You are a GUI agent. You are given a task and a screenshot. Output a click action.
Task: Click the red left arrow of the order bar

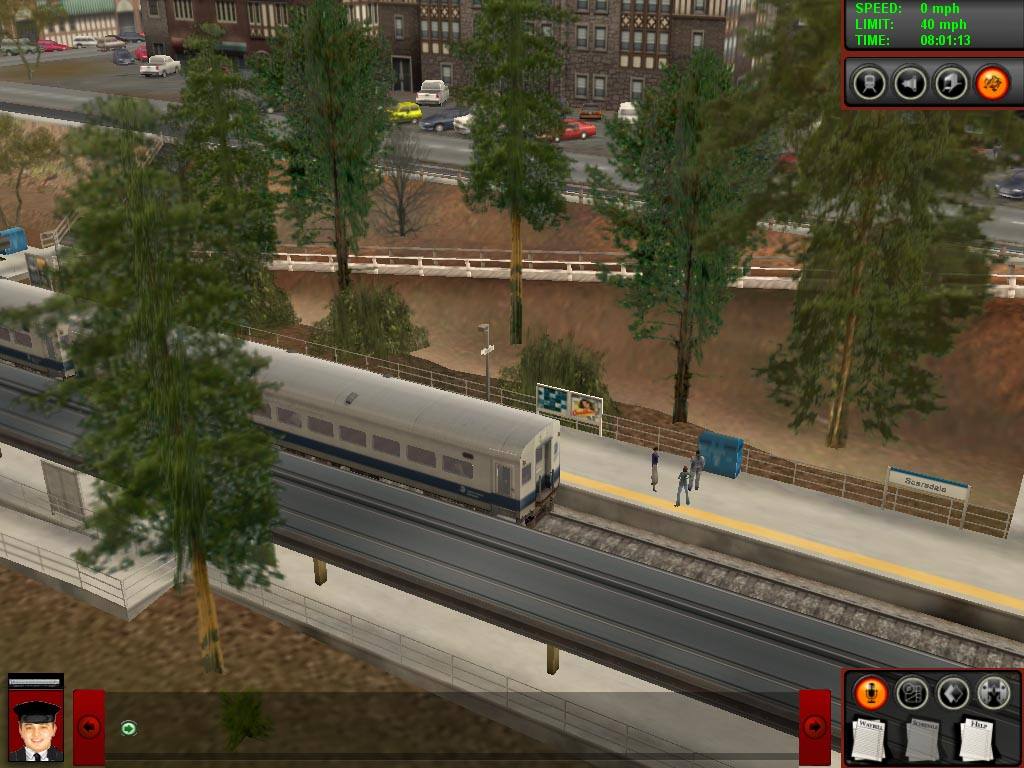tap(89, 726)
